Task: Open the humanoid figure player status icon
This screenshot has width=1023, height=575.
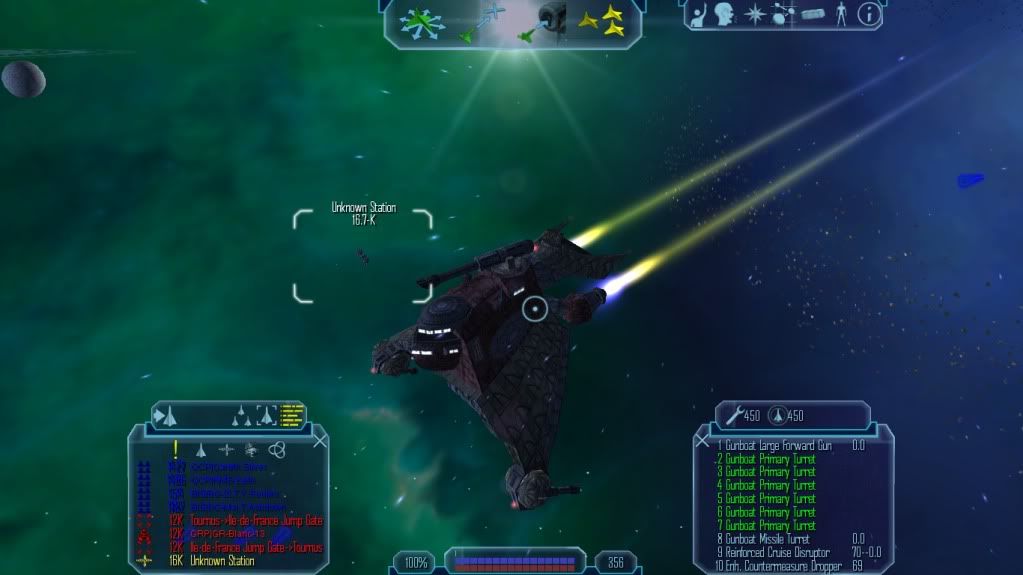Action: pos(841,14)
